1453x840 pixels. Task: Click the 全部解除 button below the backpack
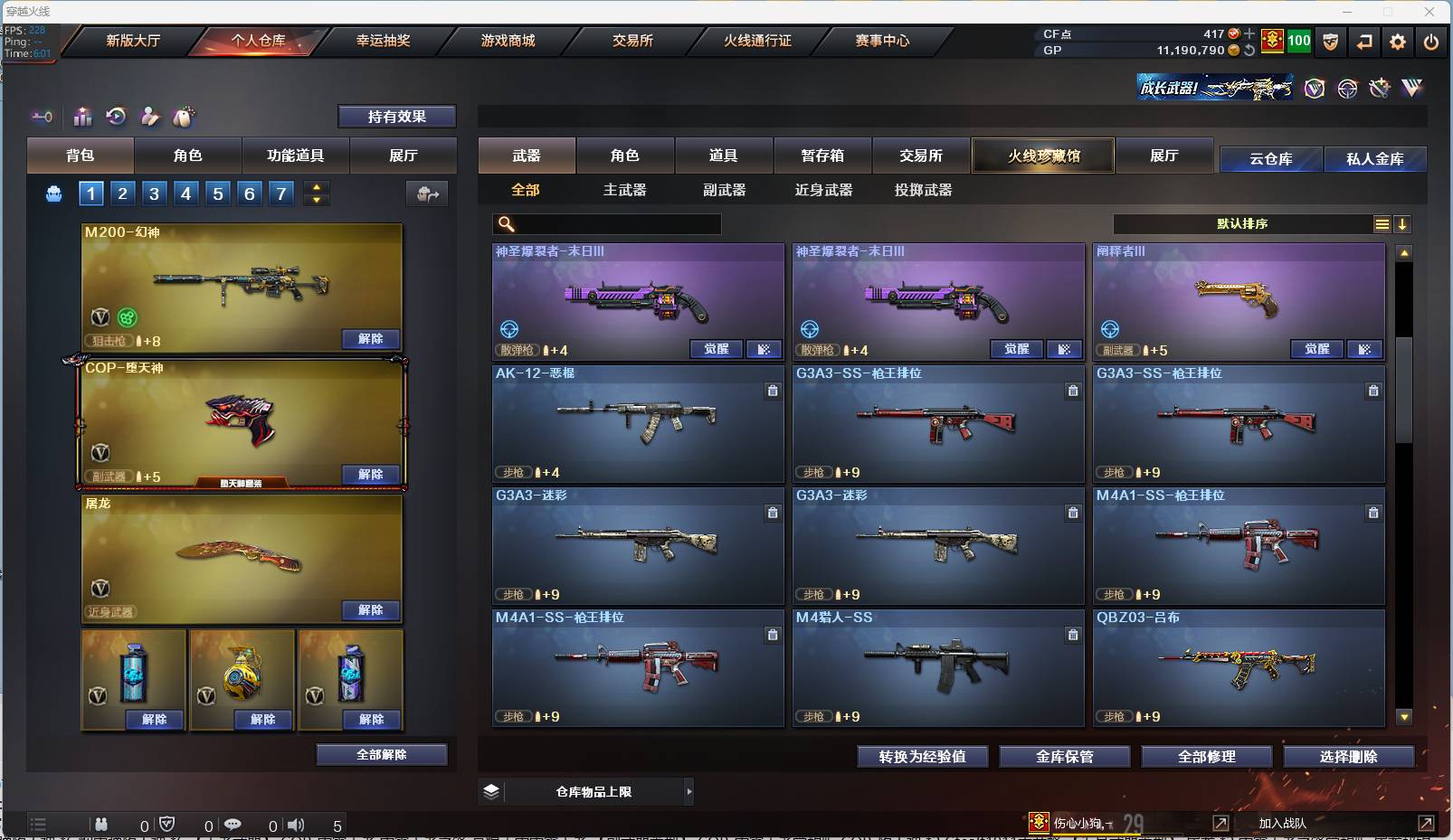click(x=381, y=754)
